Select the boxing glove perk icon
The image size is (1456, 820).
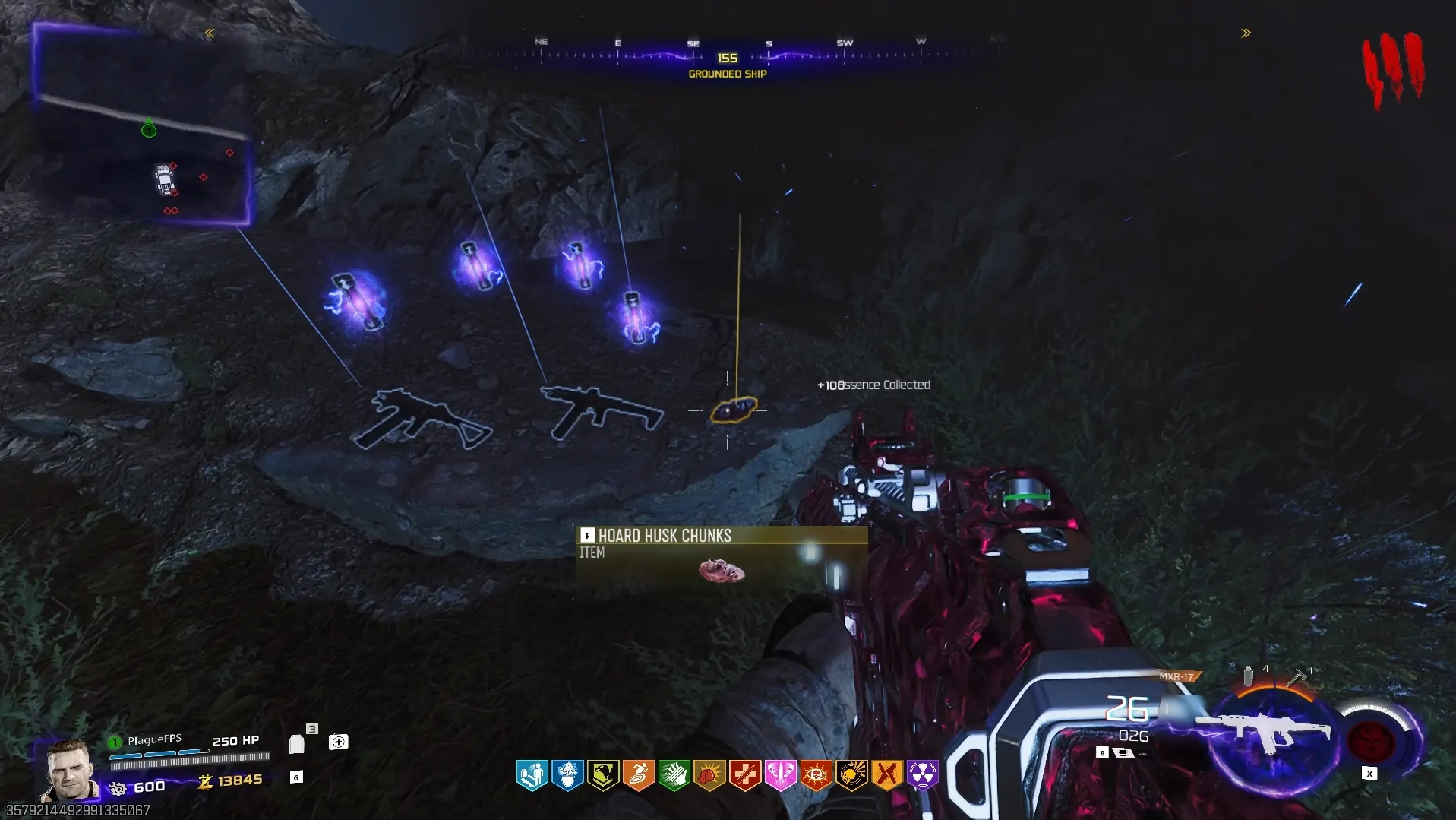click(709, 775)
